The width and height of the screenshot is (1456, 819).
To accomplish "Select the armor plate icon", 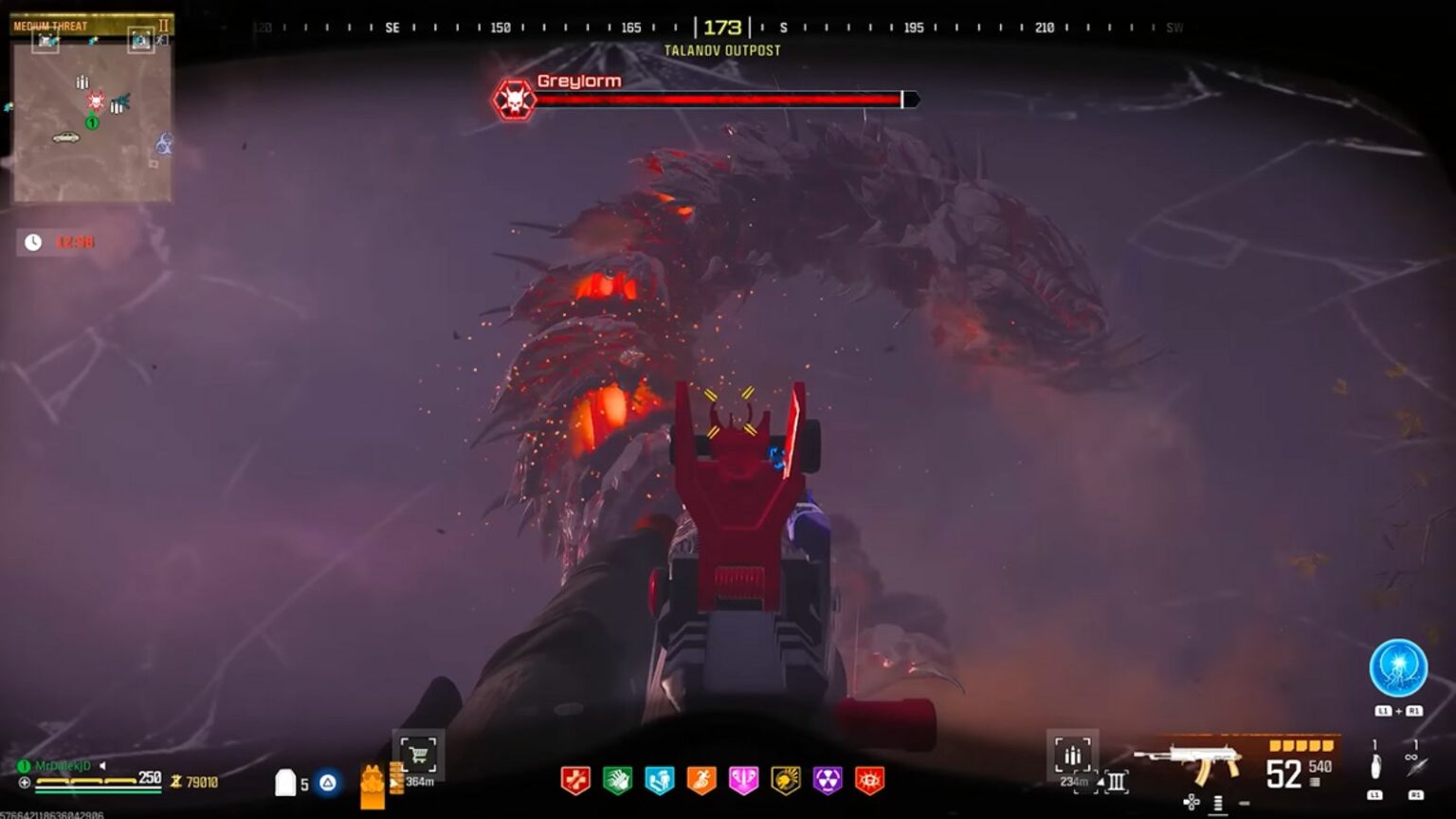I will 287,779.
